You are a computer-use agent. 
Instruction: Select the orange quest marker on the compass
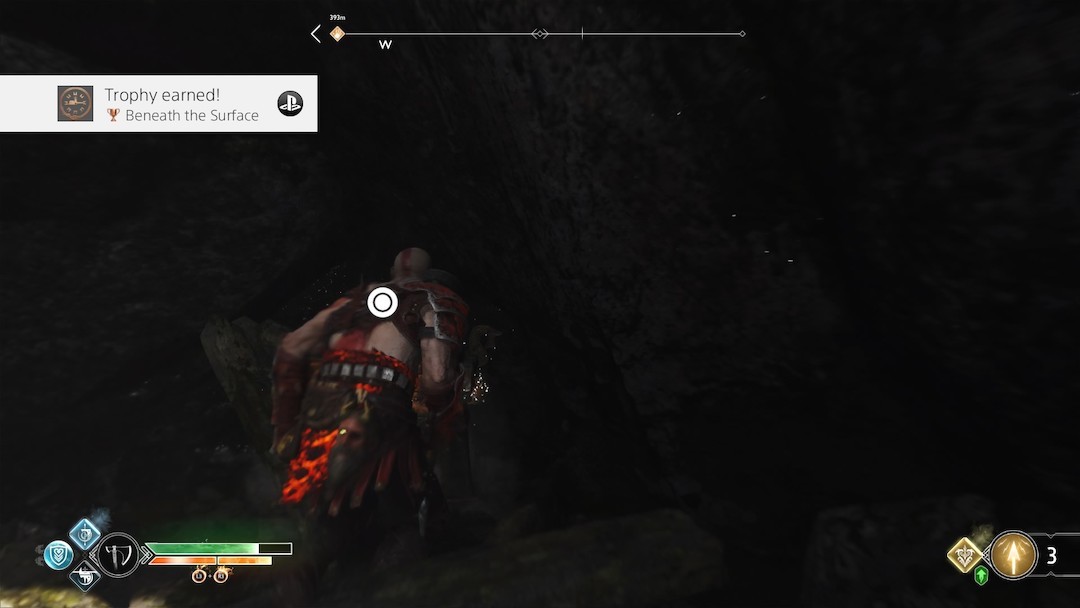[x=337, y=34]
